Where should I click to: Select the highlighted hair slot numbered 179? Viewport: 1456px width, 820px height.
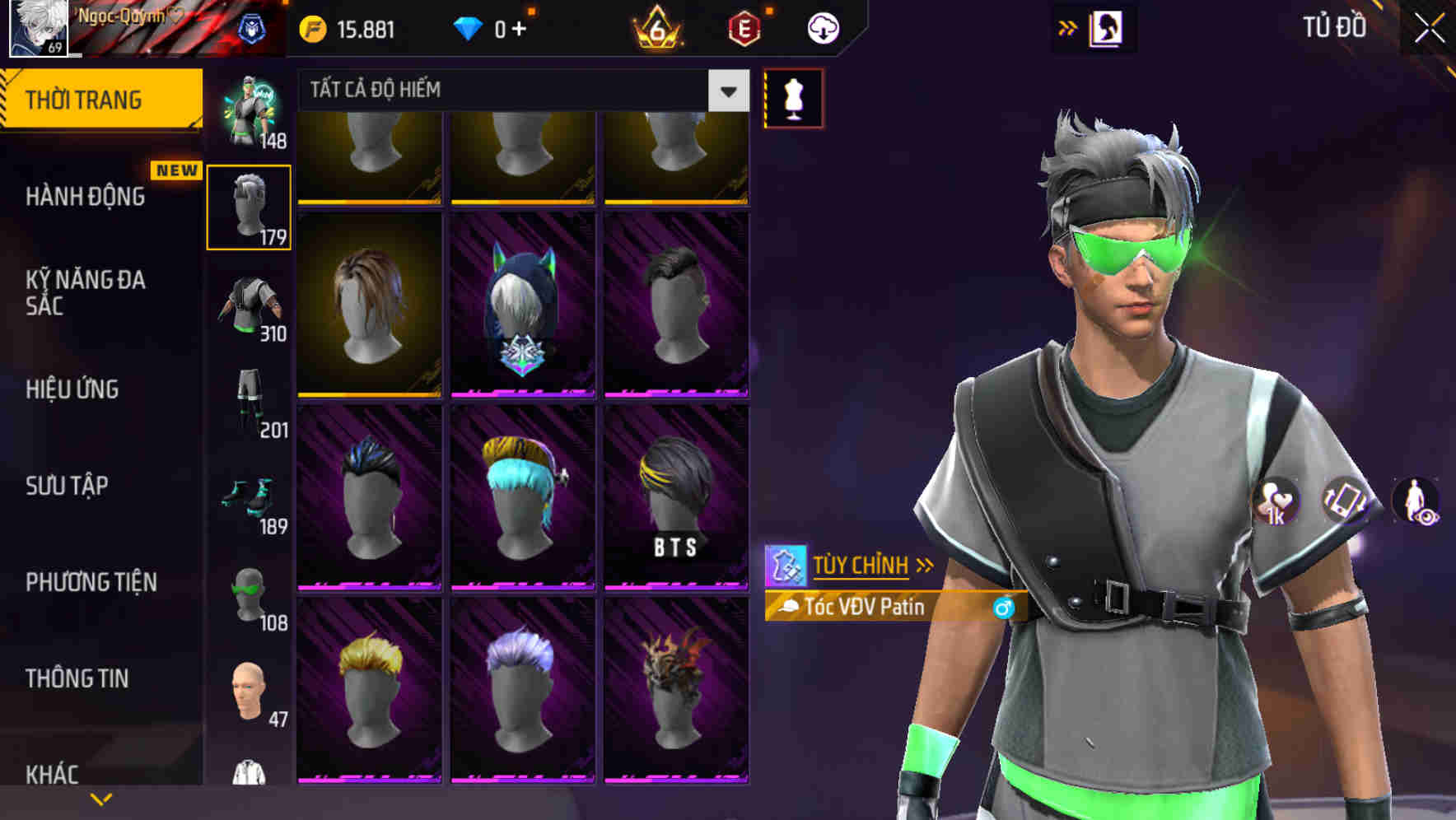(247, 206)
